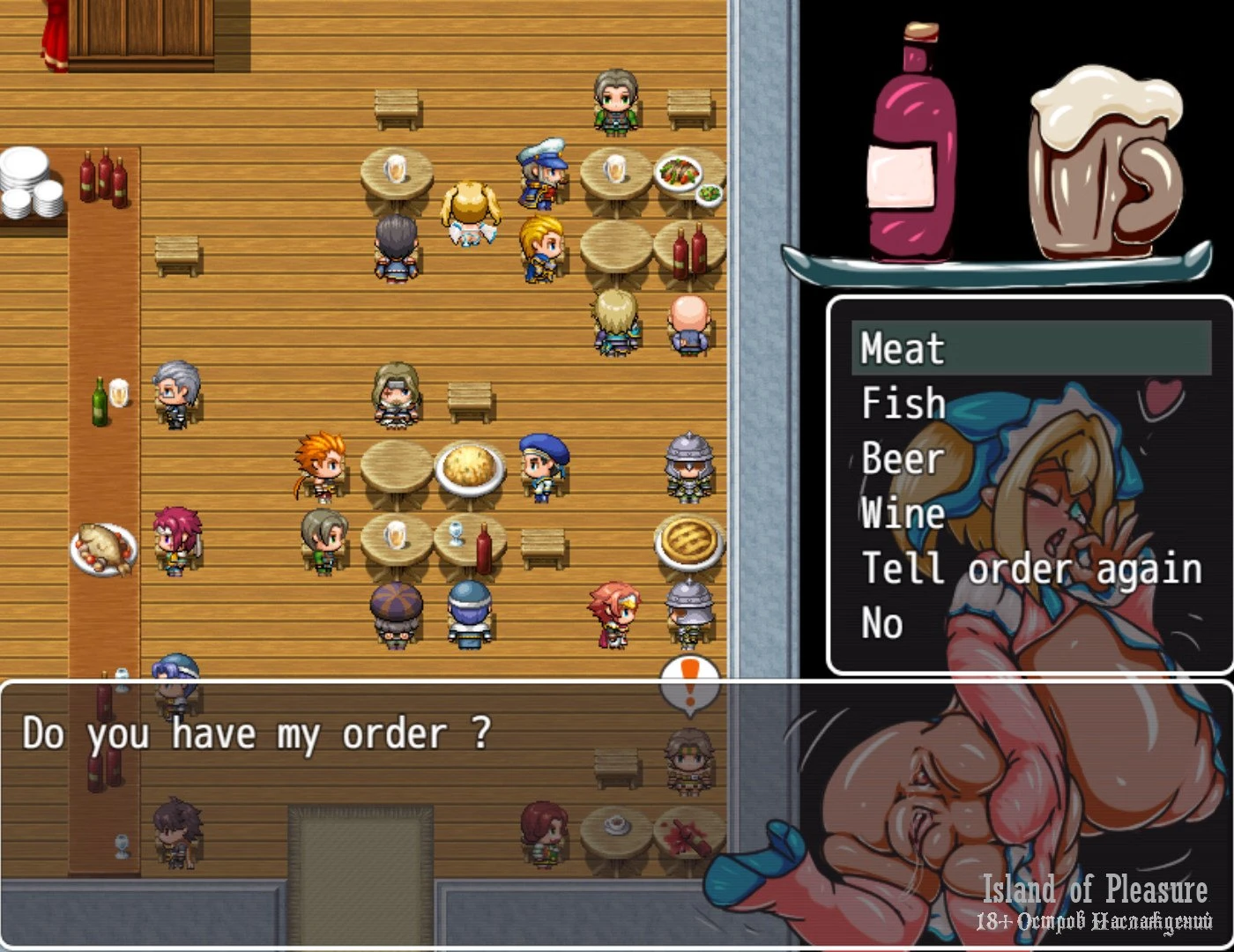
Task: Answer No to the customer
Action: pyautogui.click(x=881, y=623)
